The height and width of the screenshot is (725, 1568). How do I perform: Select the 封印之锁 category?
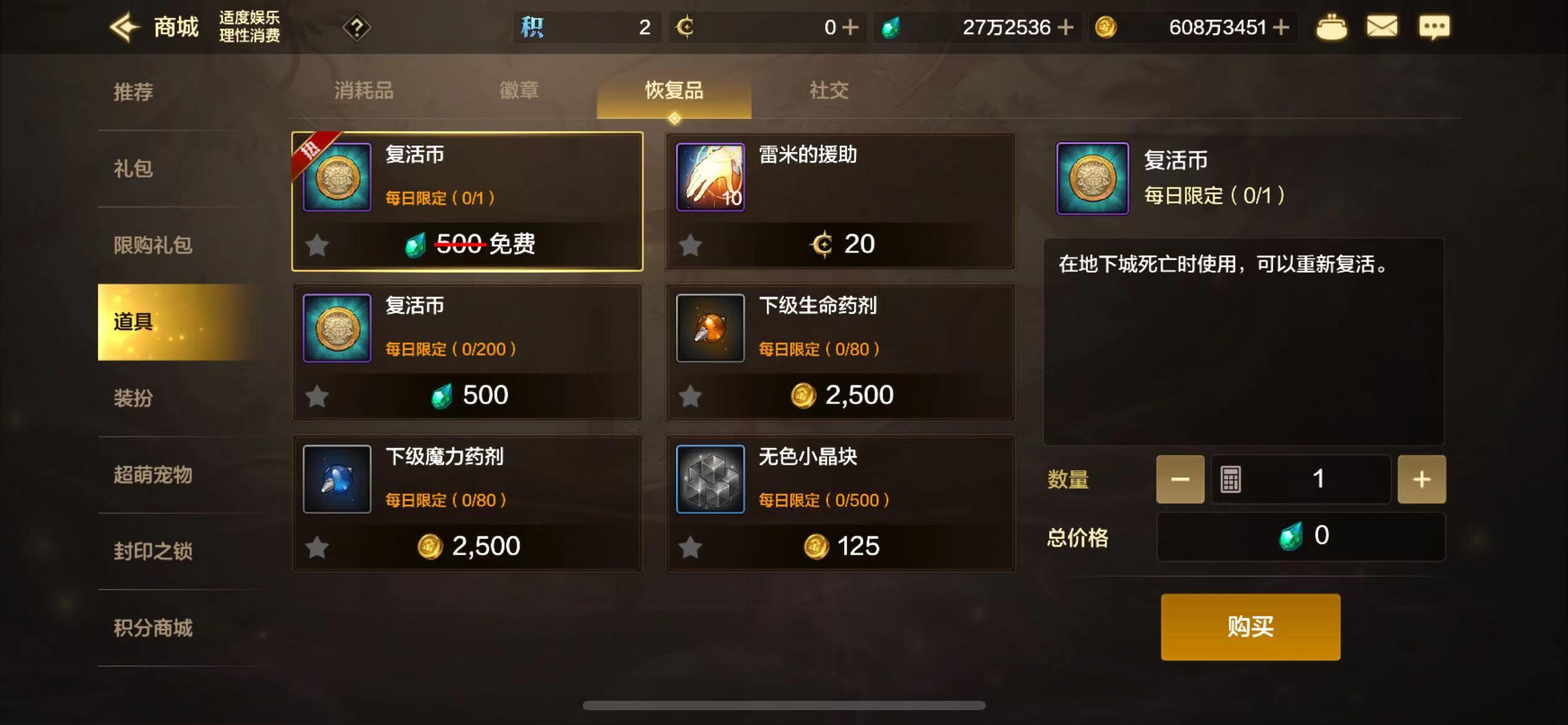(153, 551)
